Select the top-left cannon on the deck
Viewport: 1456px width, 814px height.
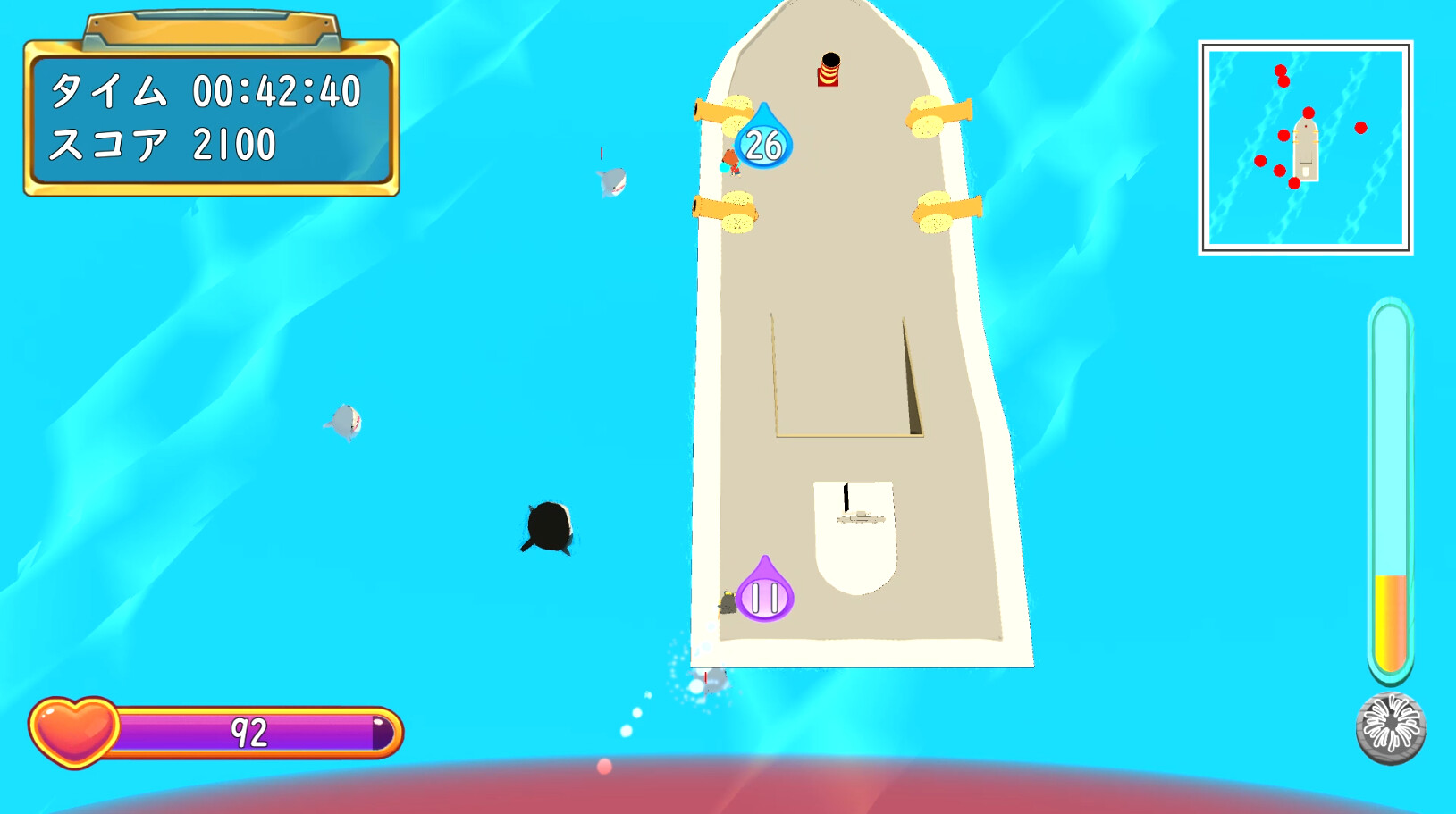click(x=724, y=112)
